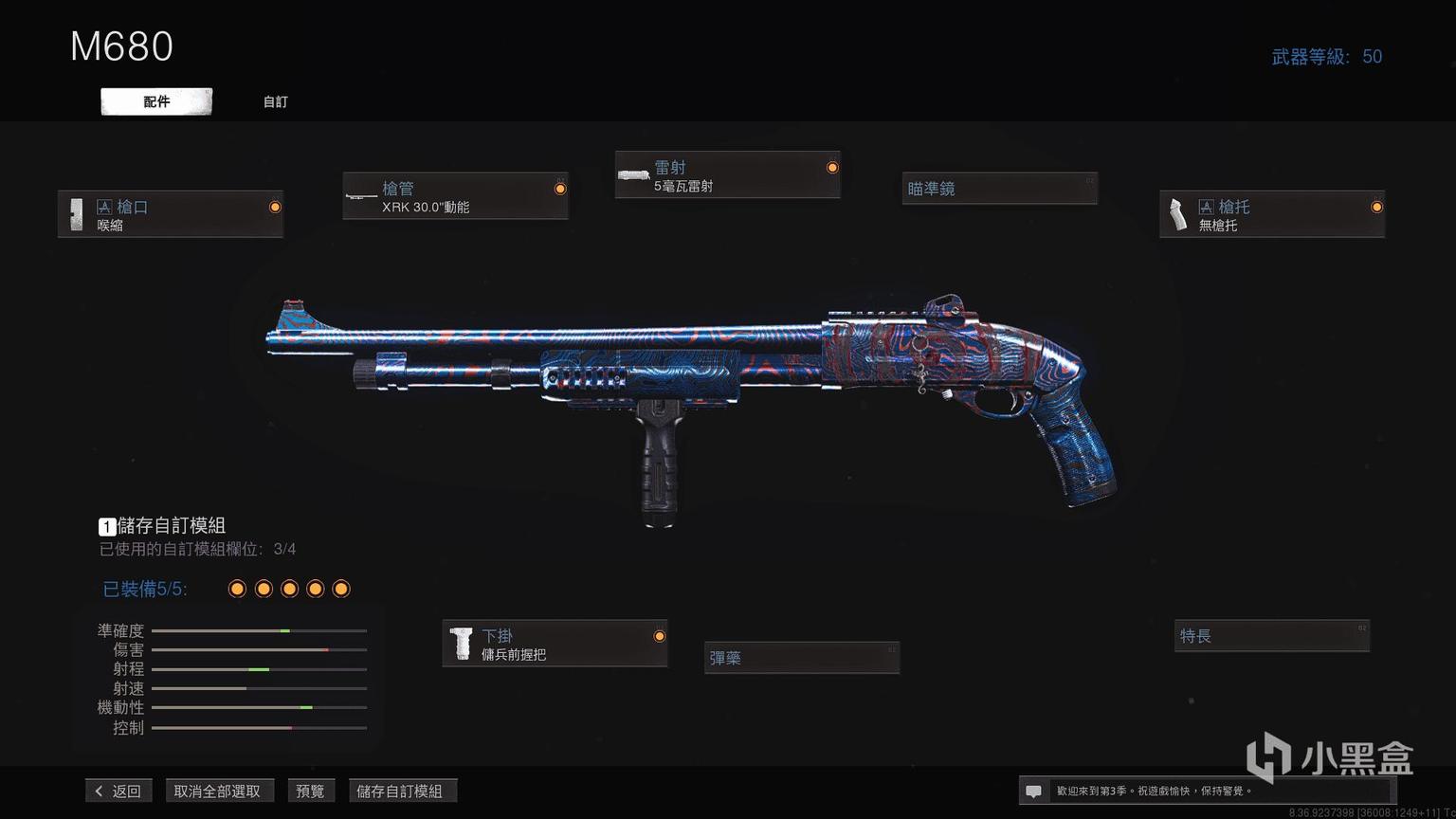The height and width of the screenshot is (819, 1456).
Task: Open the empty 特長 perk slot
Action: 1271,636
